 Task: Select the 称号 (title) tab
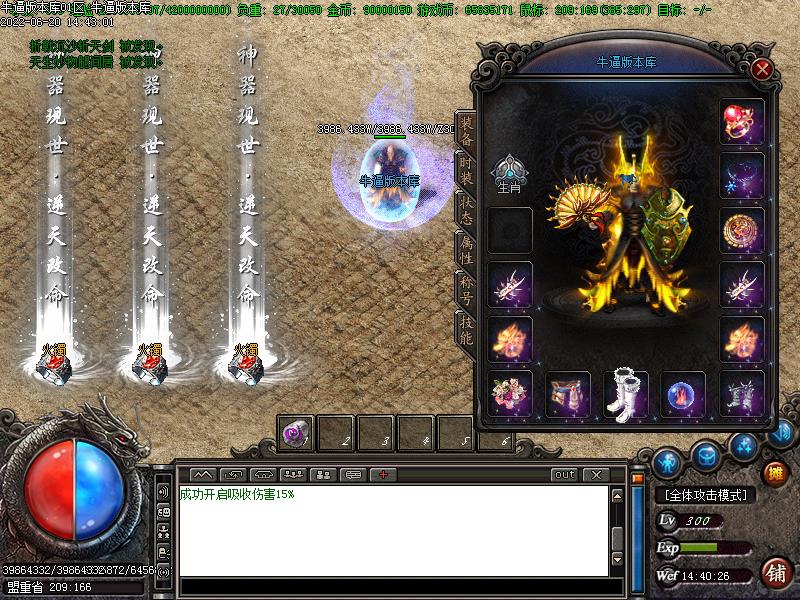click(x=466, y=288)
